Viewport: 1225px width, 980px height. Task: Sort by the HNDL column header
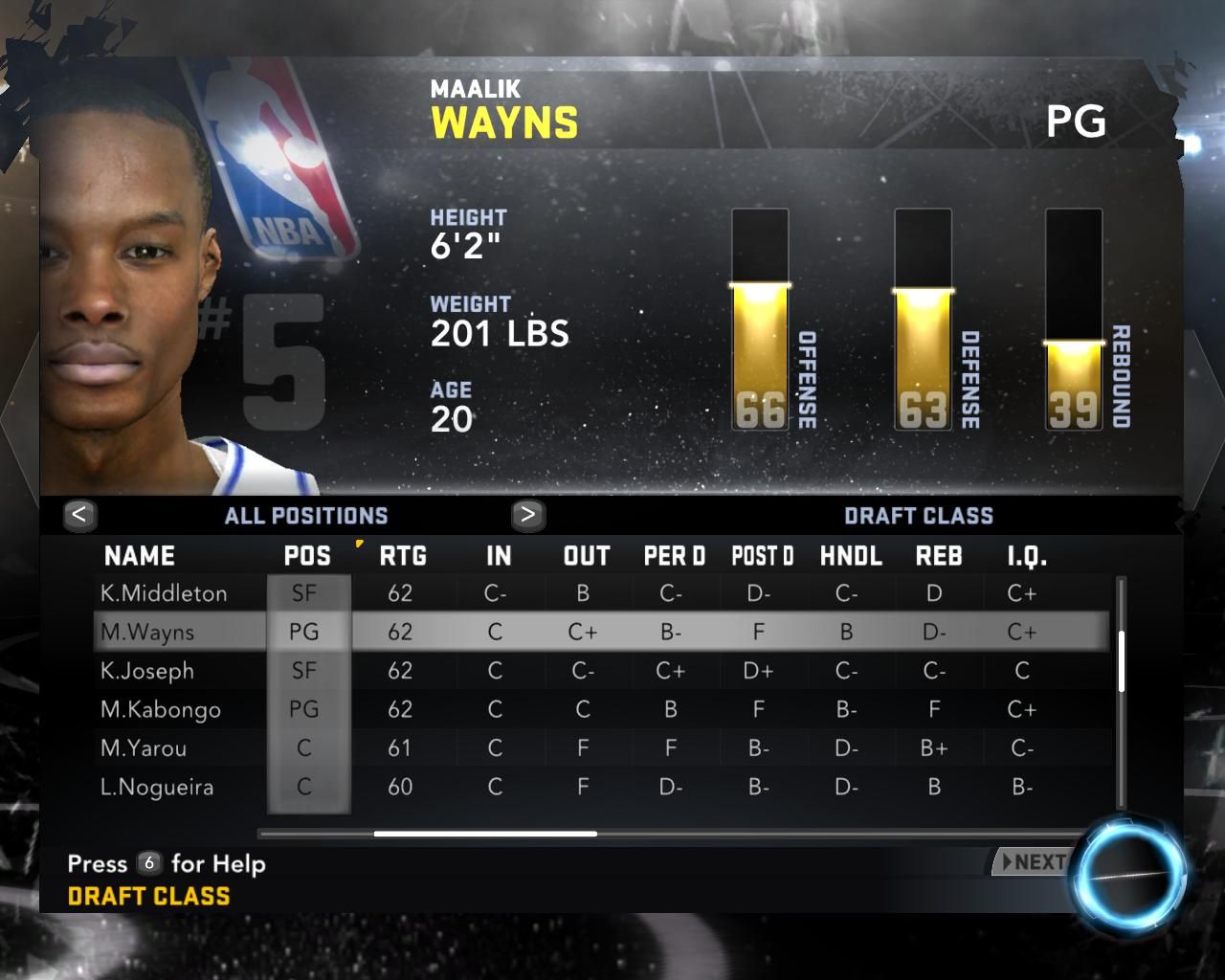click(x=851, y=556)
